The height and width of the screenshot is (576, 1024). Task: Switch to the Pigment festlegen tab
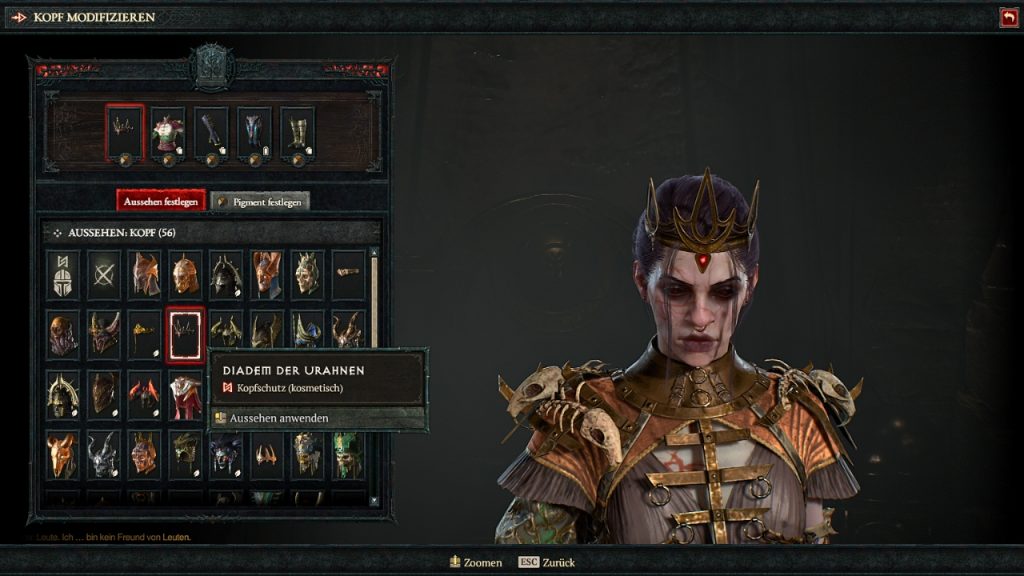pos(260,201)
